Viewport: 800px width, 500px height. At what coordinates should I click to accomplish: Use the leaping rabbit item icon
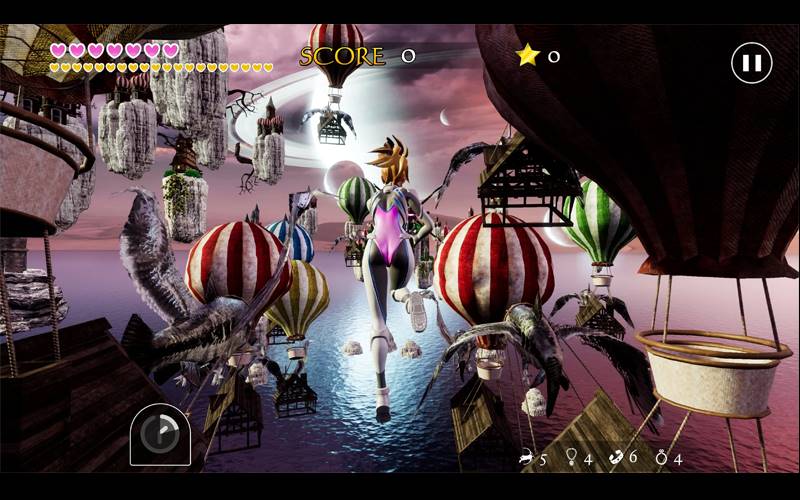coord(525,458)
